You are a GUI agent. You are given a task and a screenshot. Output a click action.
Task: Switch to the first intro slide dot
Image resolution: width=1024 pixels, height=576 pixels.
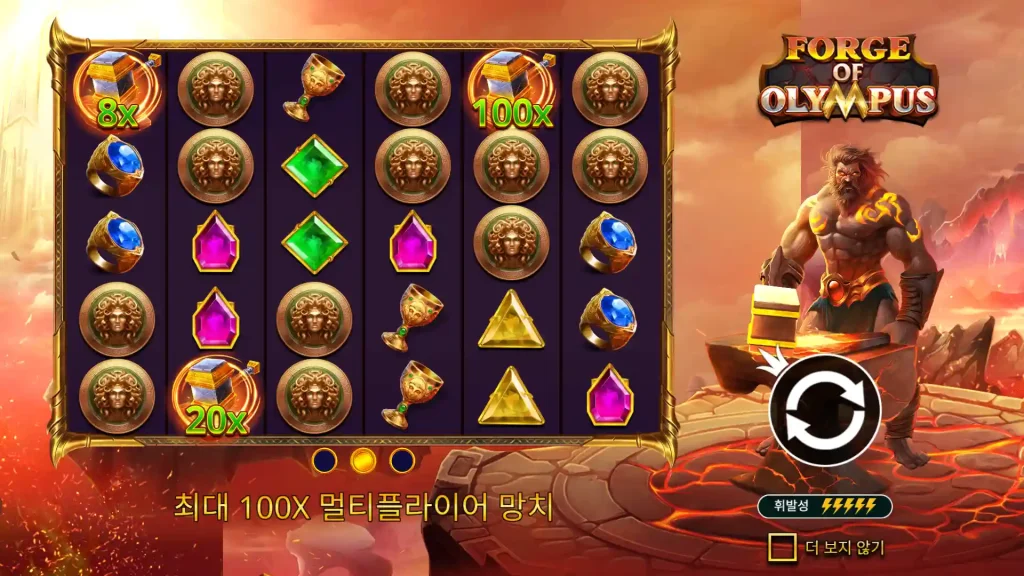click(324, 460)
